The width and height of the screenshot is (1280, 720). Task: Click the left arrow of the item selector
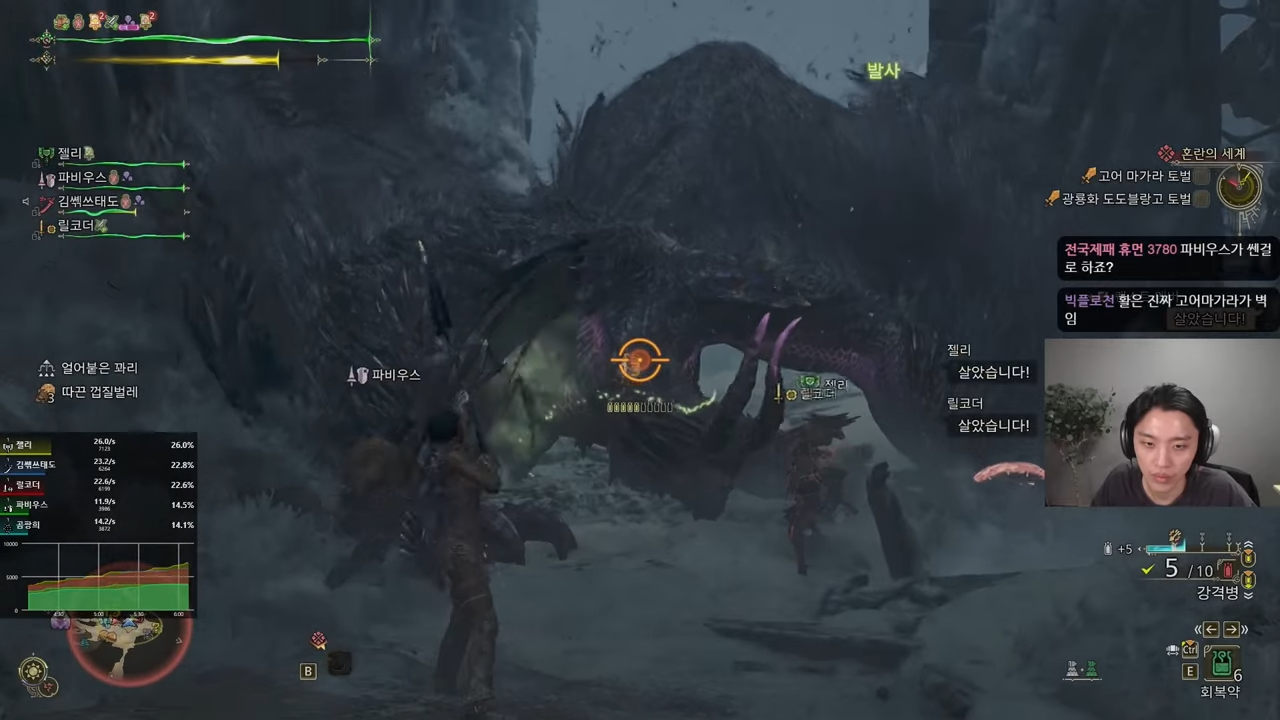[1211, 629]
